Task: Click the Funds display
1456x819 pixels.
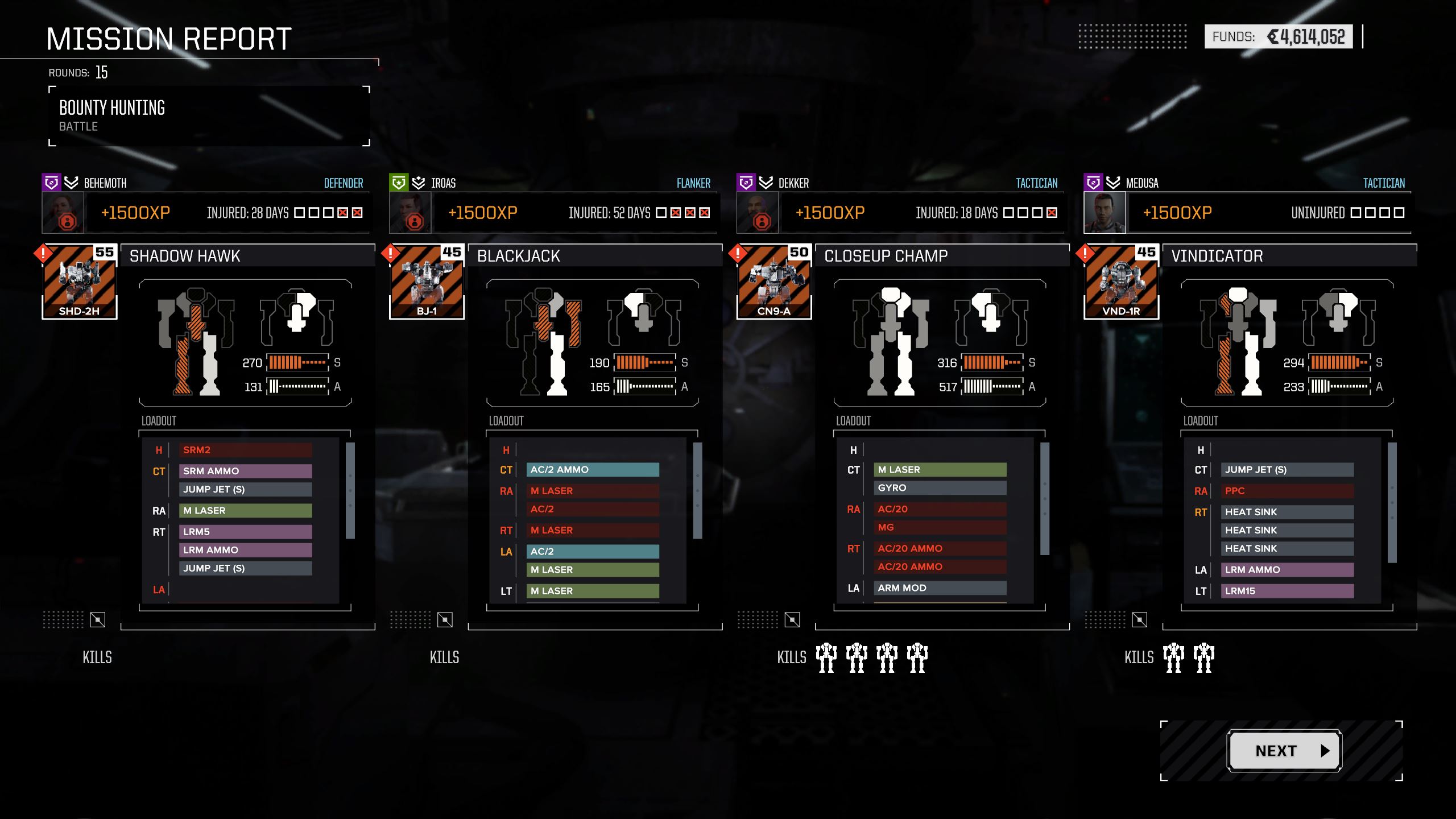Action: click(x=1278, y=37)
